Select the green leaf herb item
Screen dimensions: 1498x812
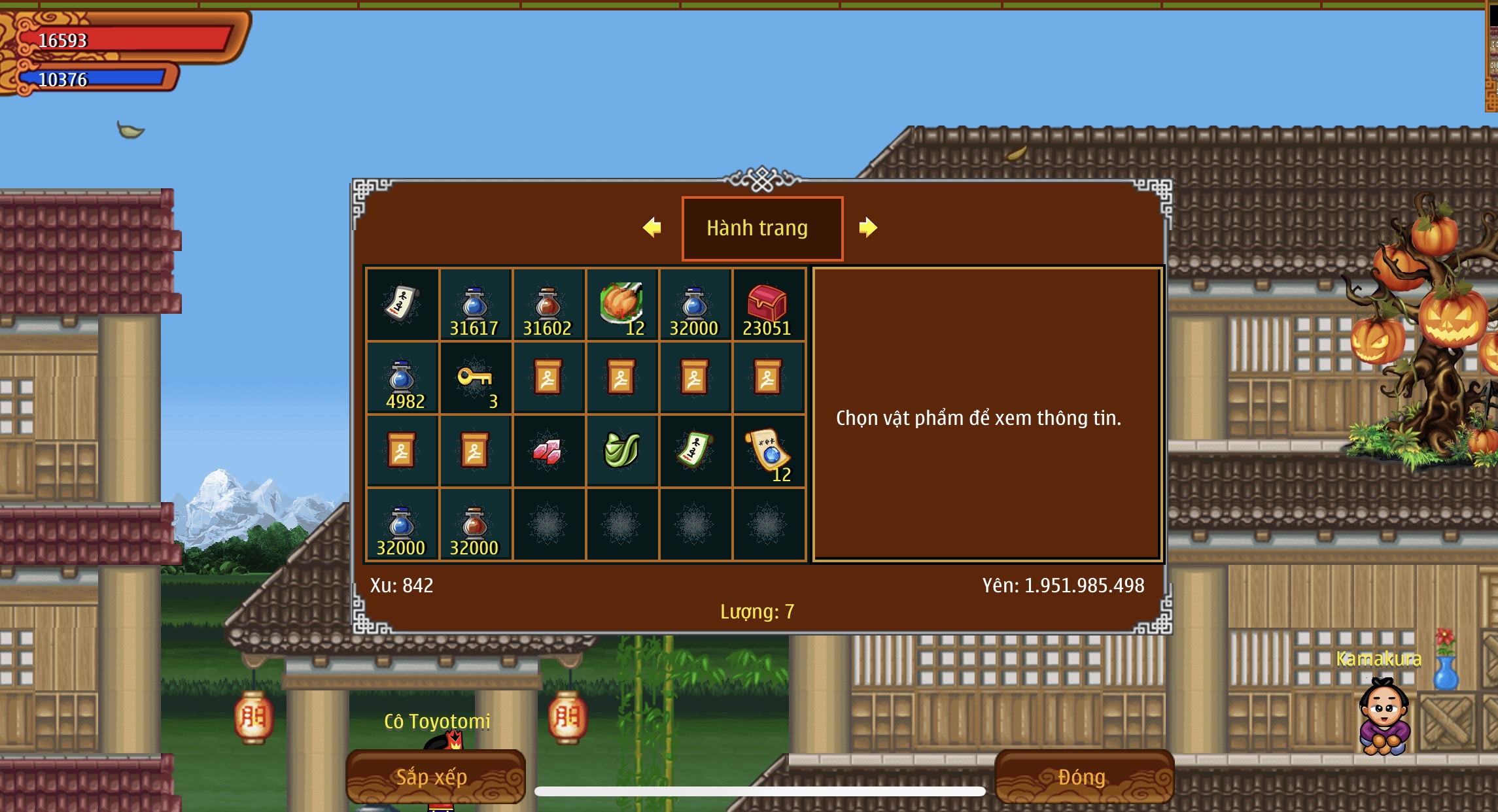pos(621,452)
